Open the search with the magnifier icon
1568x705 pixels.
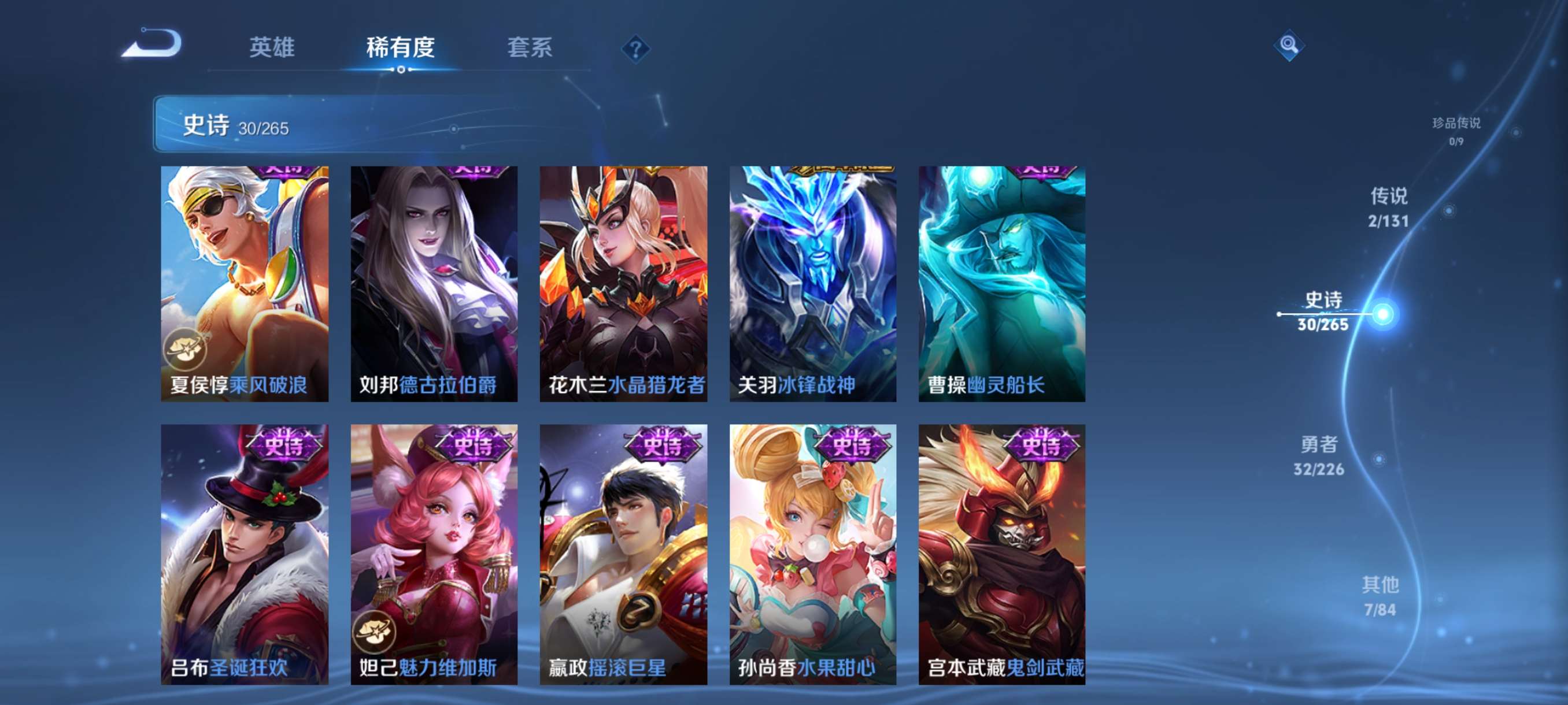coord(1290,45)
